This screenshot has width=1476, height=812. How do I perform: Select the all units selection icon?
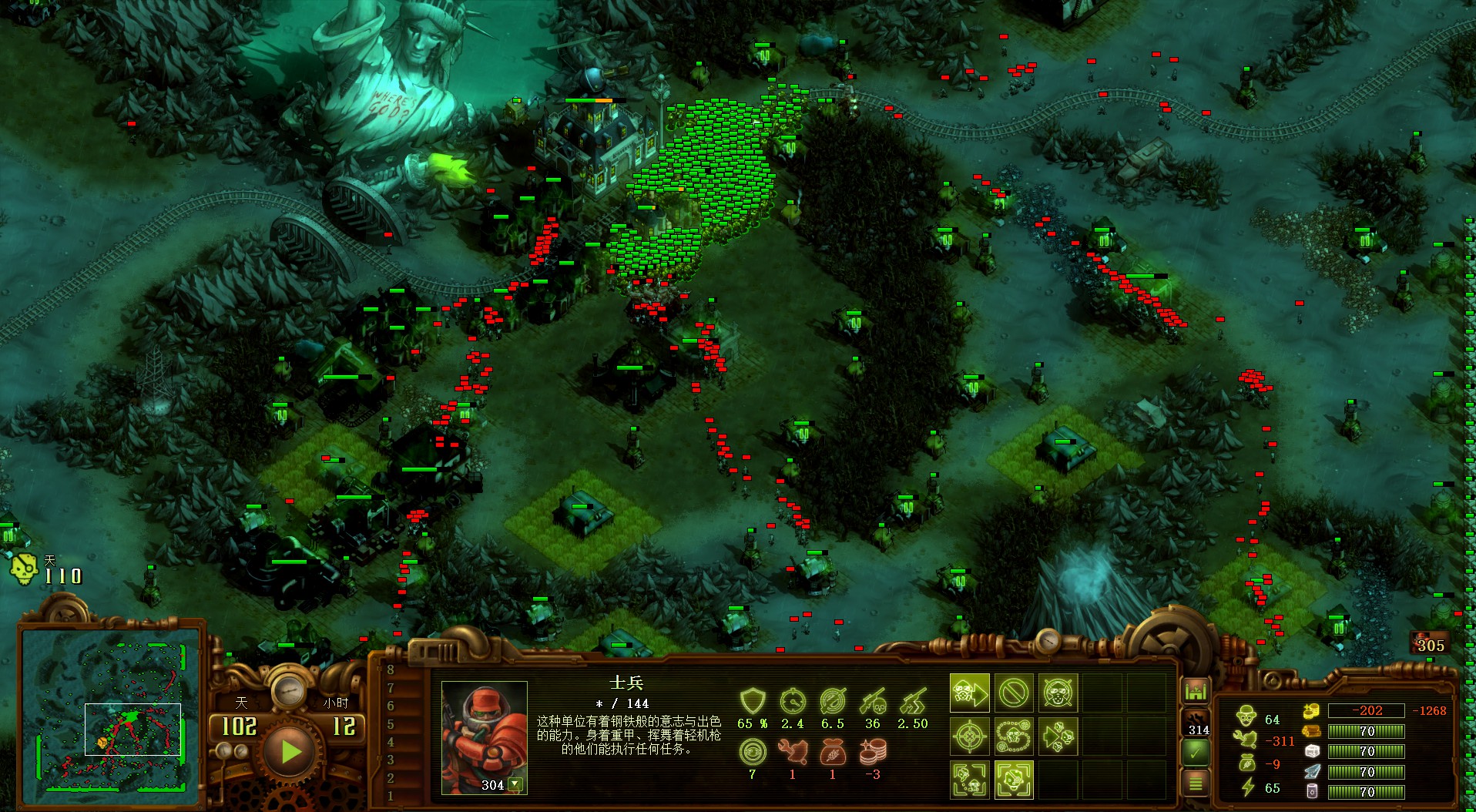[969, 779]
